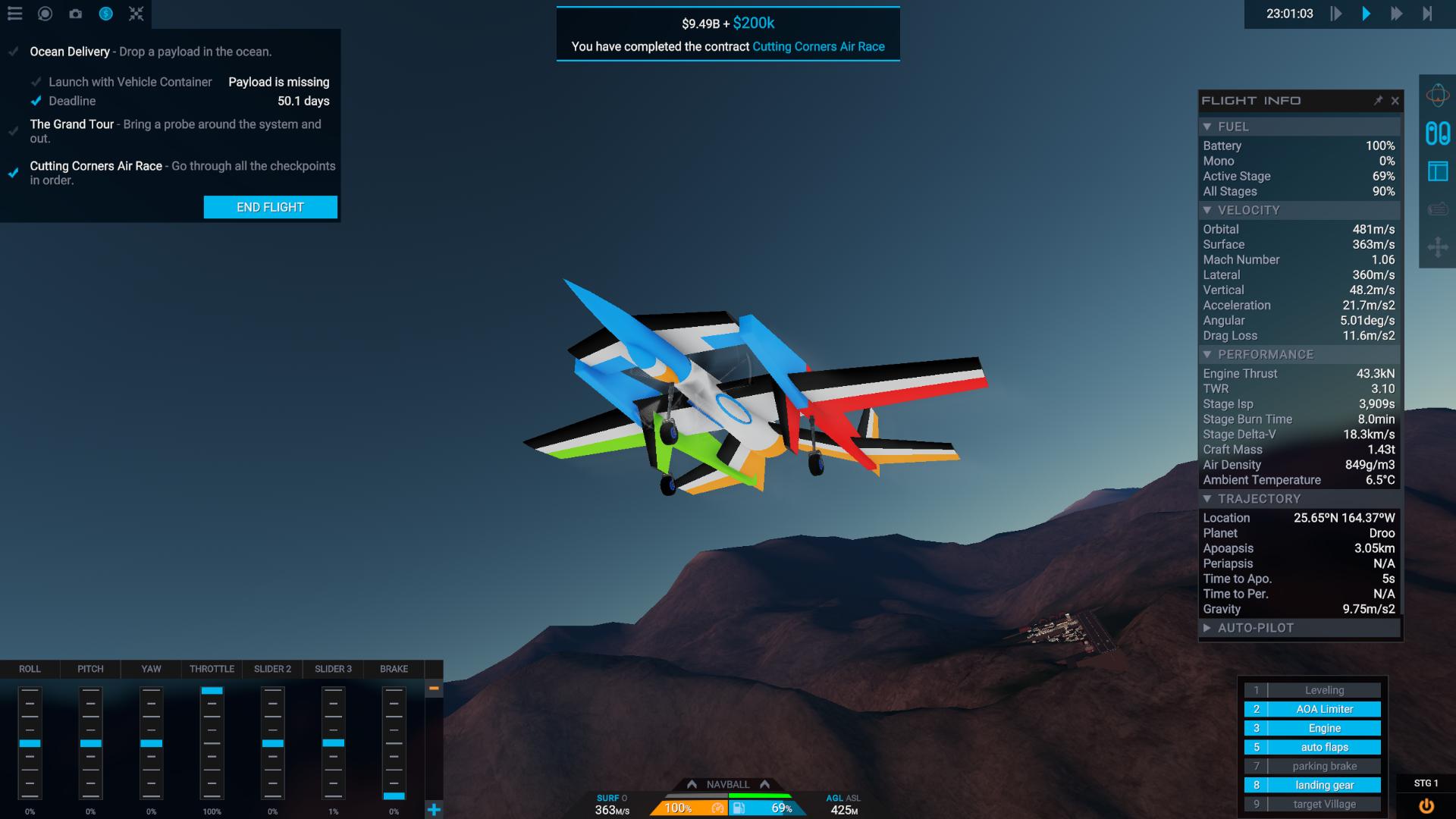
Task: Open the hamburger menu at top-left
Action: tap(15, 13)
